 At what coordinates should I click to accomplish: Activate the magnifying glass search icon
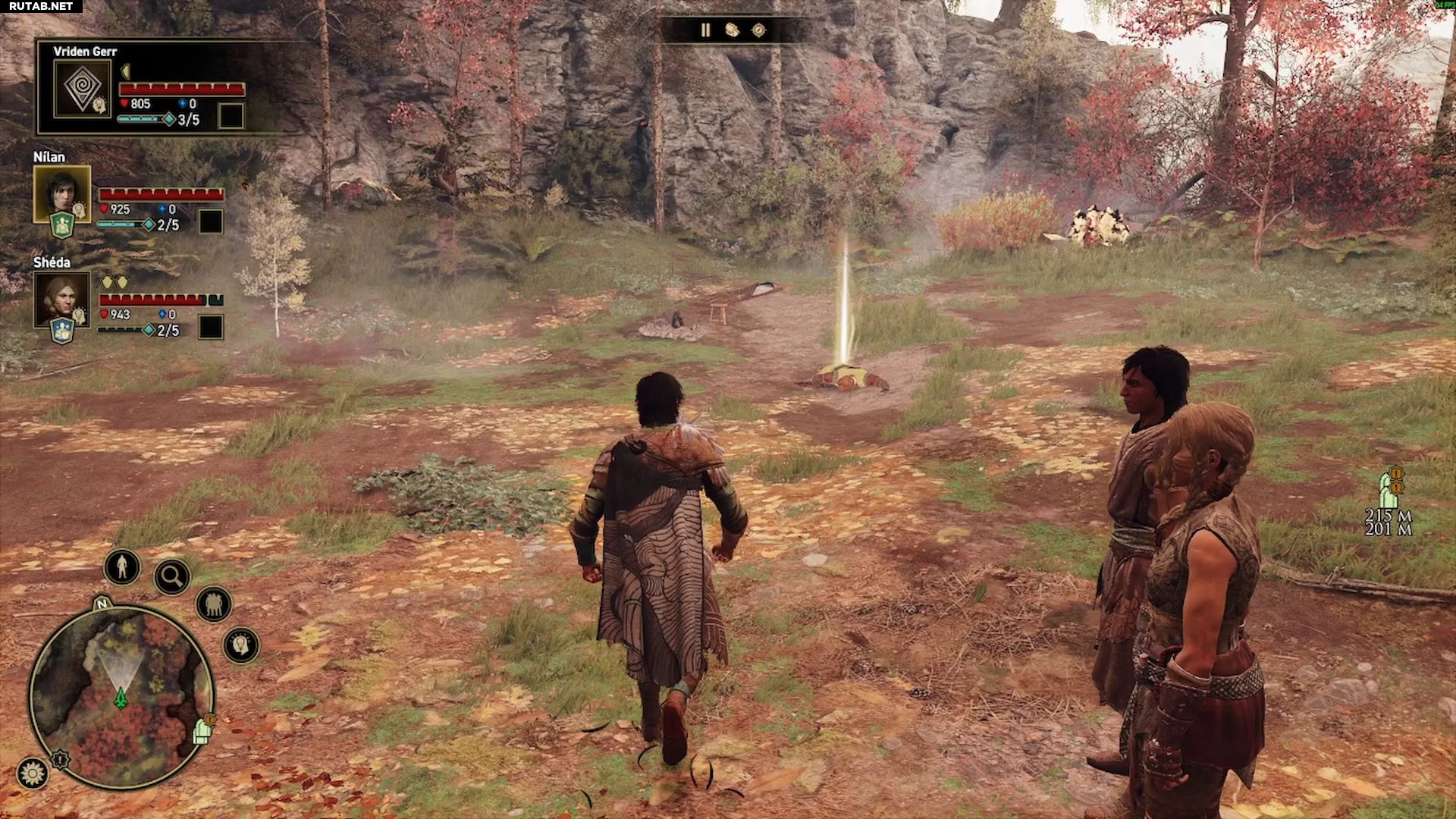pos(171,578)
